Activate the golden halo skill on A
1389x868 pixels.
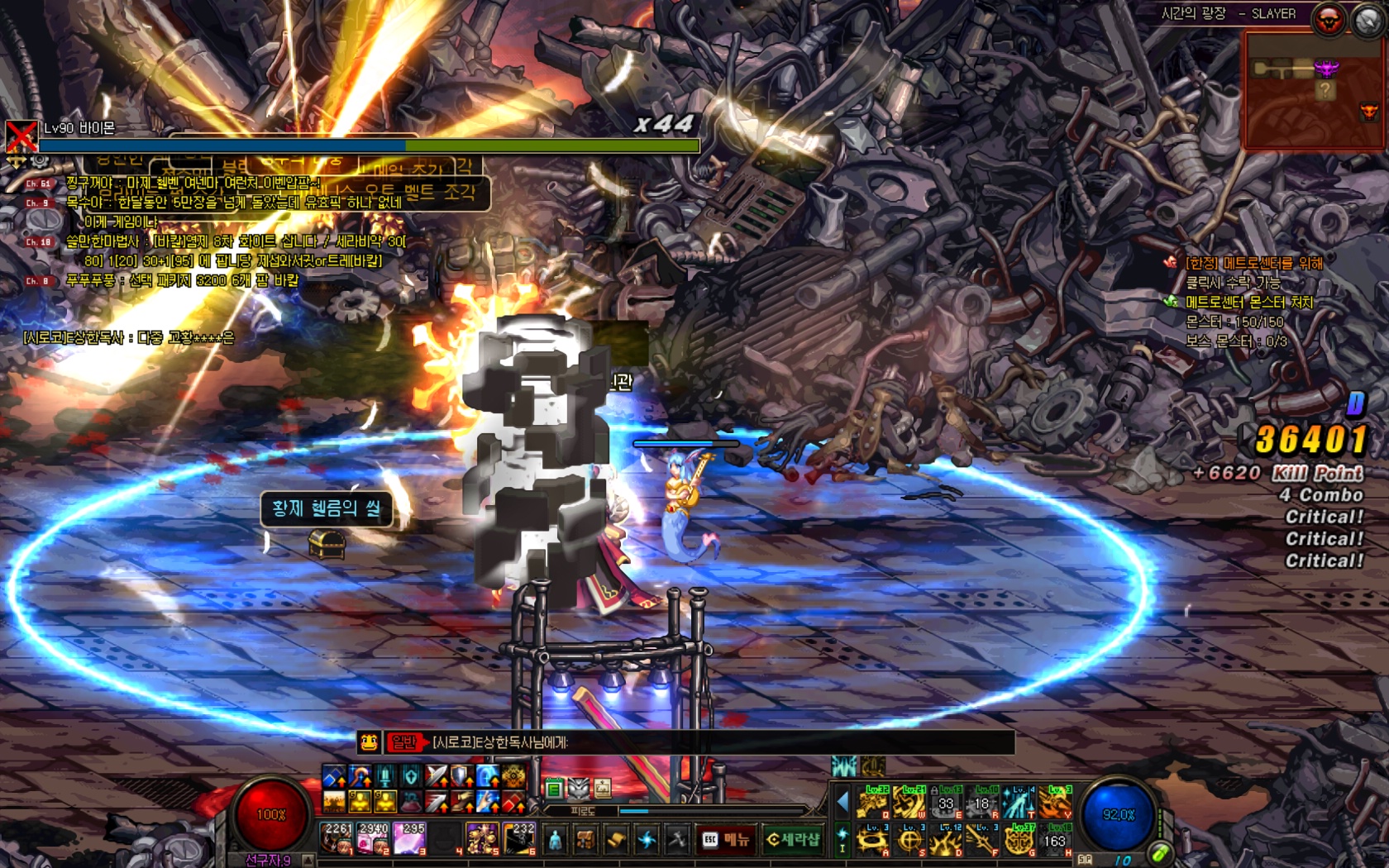pos(873,839)
